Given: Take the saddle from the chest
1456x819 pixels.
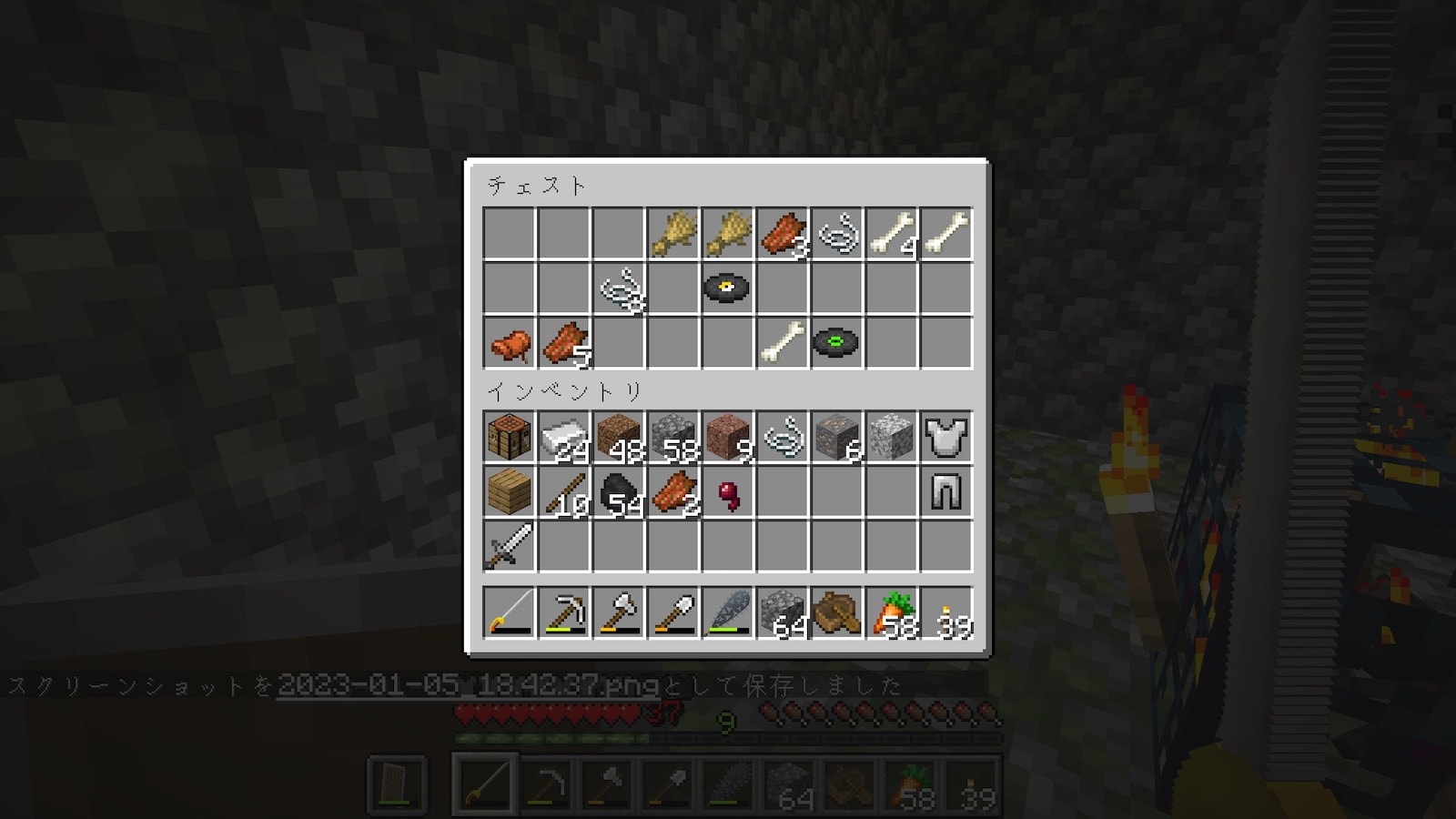Looking at the screenshot, I should 510,343.
